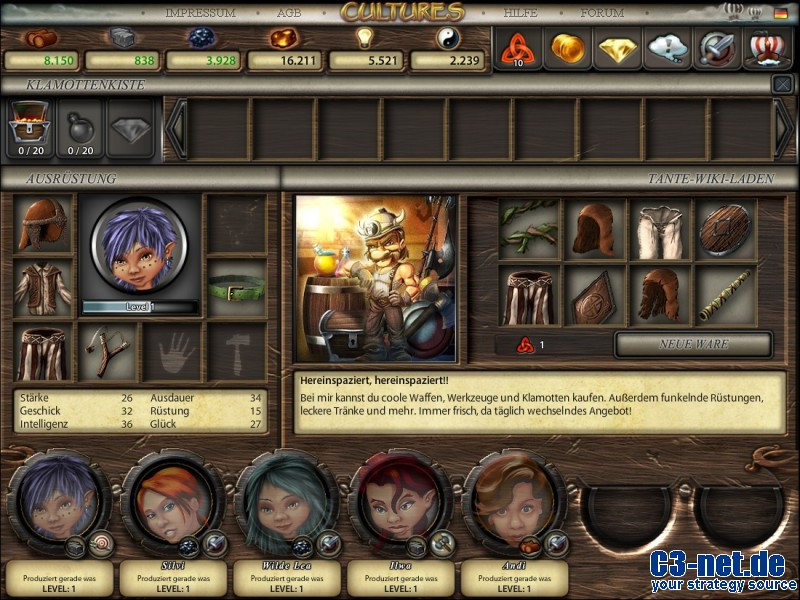Open the Hilfe help page

(x=520, y=13)
